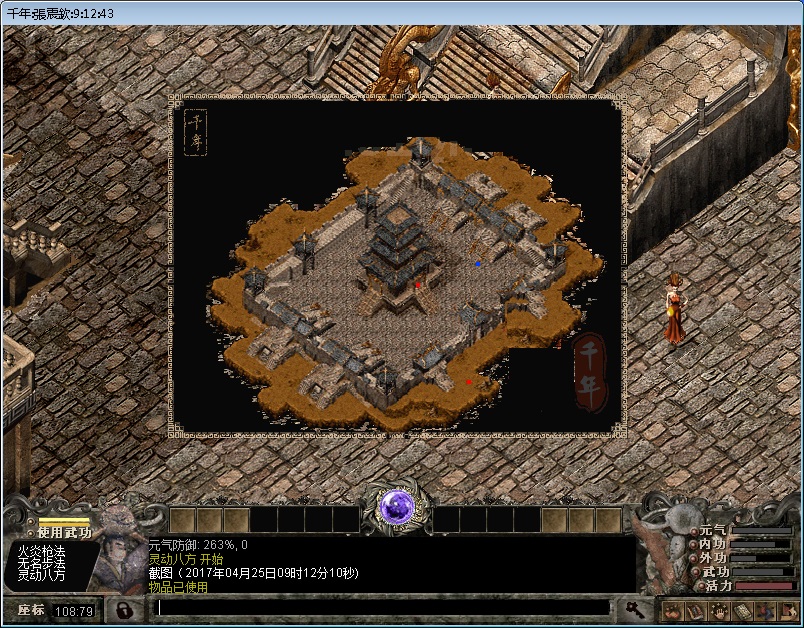
Task: Focus the chat input field
Action: pyautogui.click(x=382, y=608)
